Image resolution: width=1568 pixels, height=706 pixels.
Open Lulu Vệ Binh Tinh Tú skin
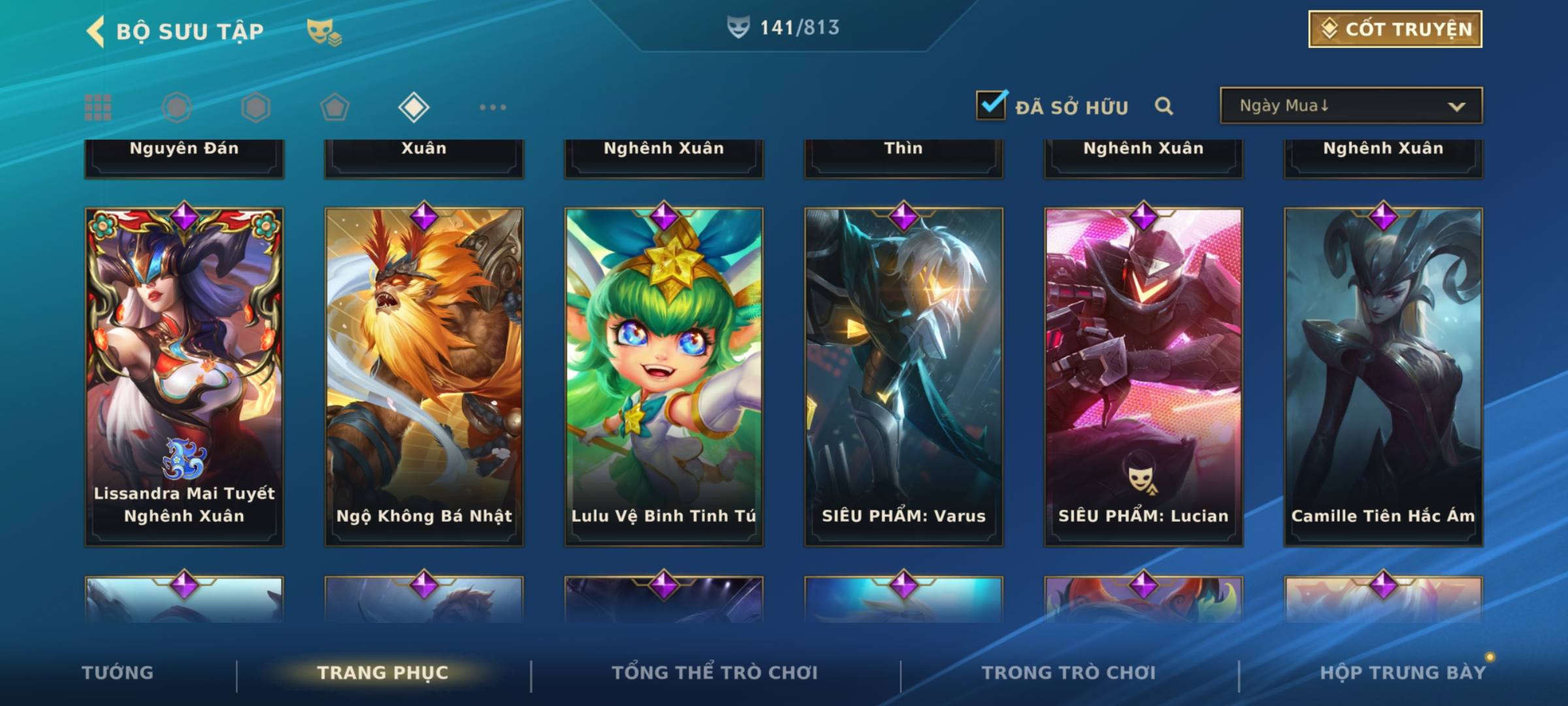(x=664, y=376)
